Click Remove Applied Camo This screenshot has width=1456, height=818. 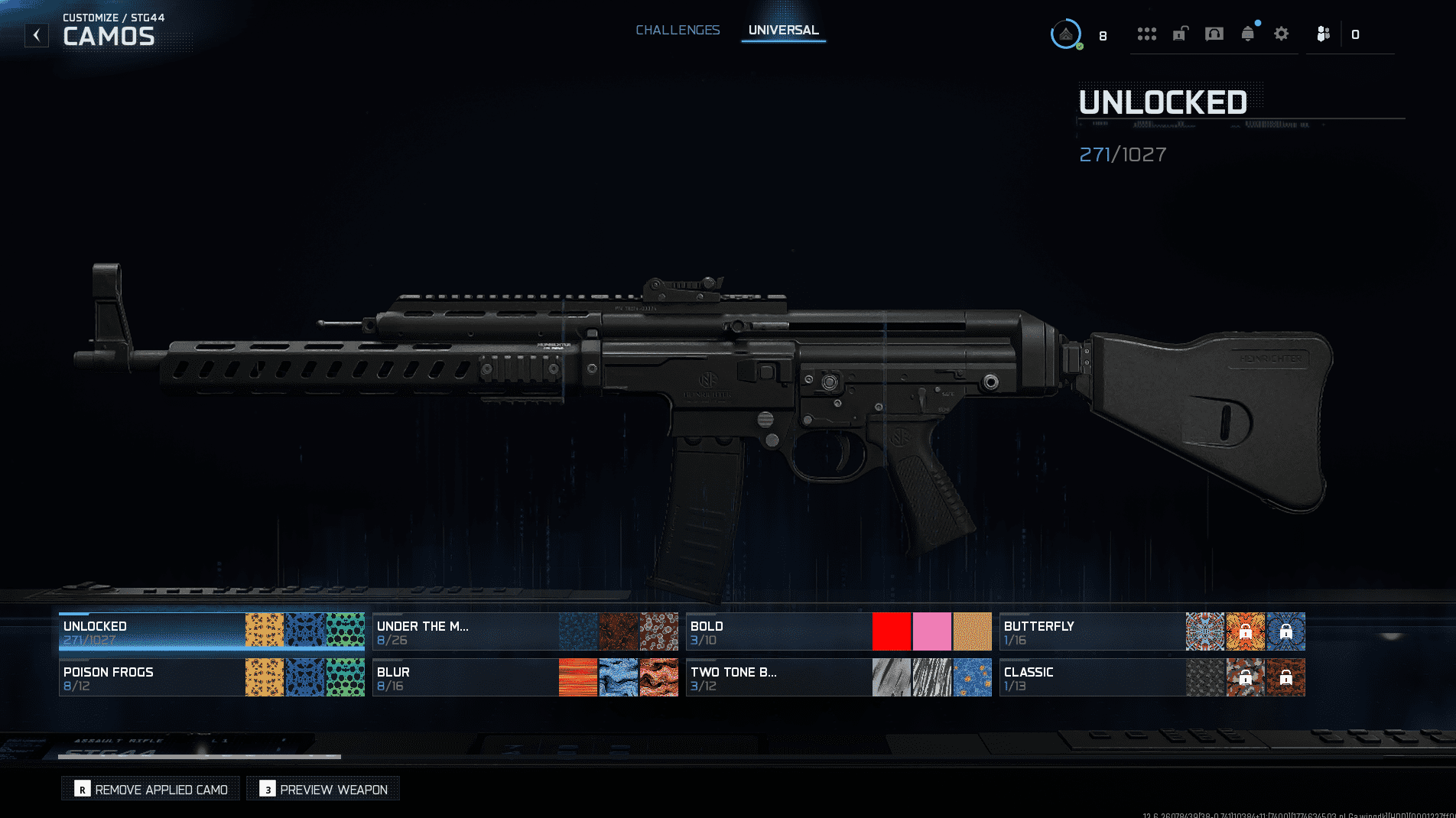(x=151, y=789)
